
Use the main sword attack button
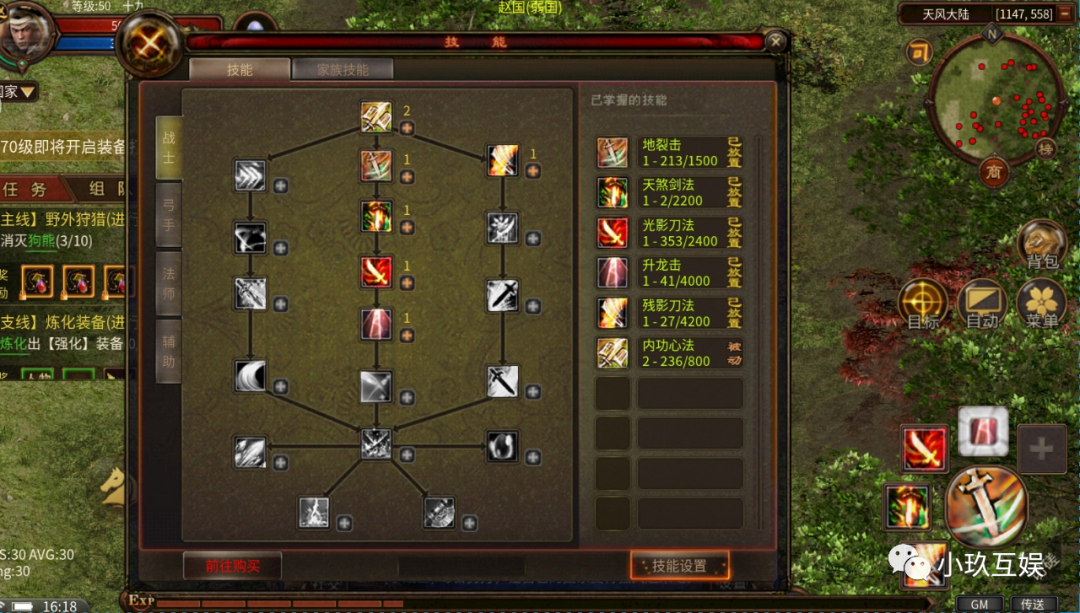pos(986,507)
